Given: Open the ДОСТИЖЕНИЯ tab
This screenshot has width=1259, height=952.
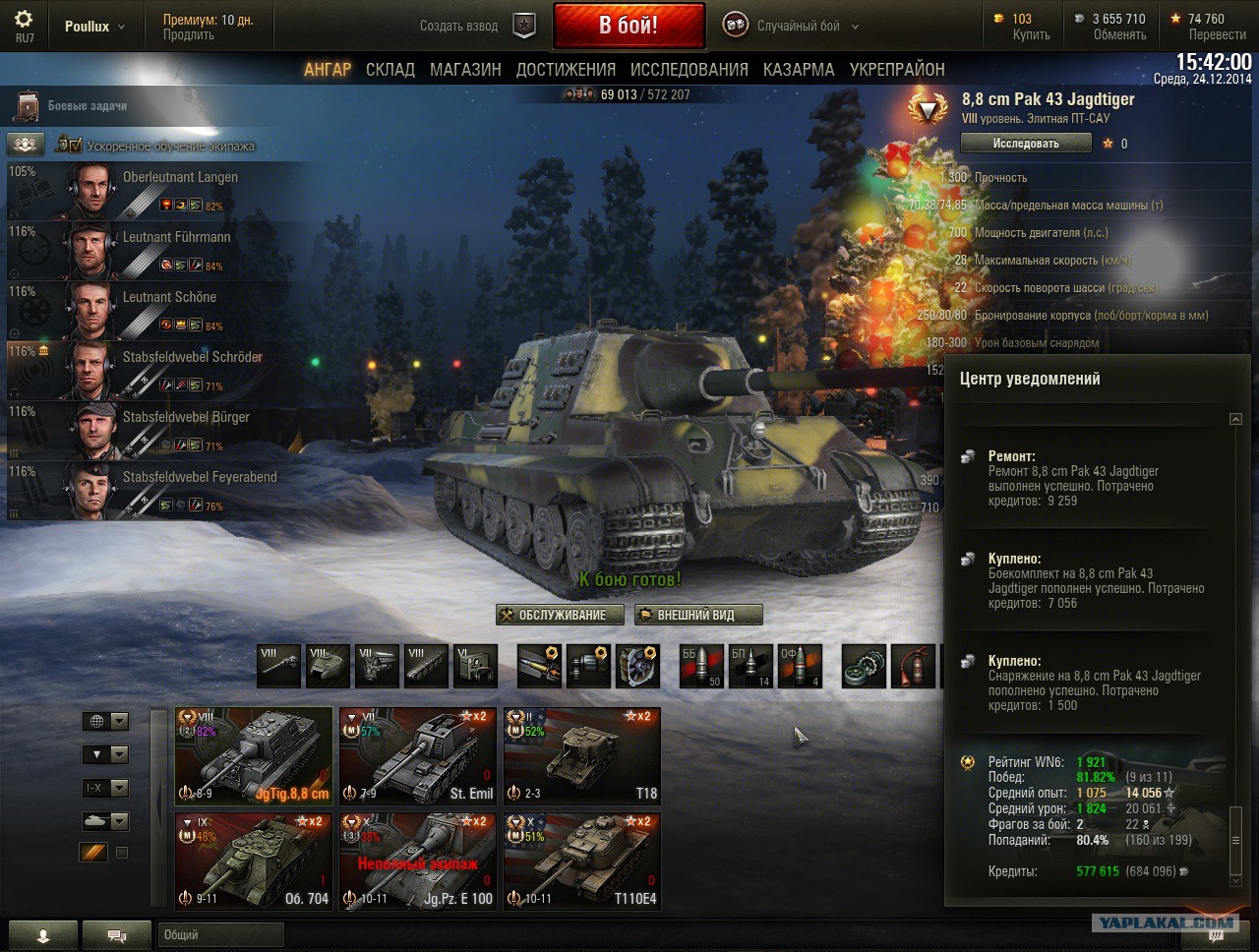Looking at the screenshot, I should click(x=566, y=70).
